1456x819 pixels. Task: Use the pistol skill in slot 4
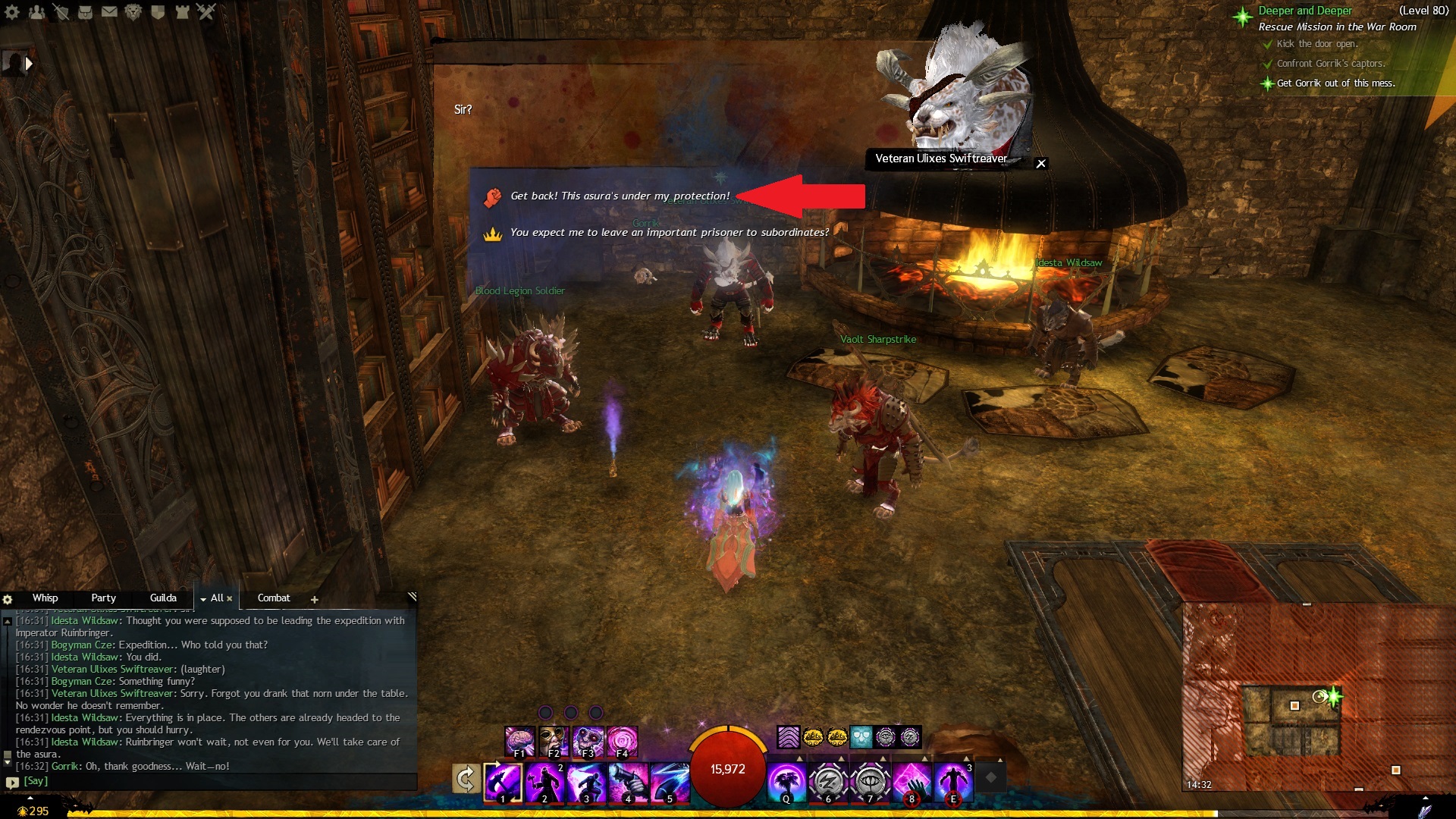pos(628,782)
